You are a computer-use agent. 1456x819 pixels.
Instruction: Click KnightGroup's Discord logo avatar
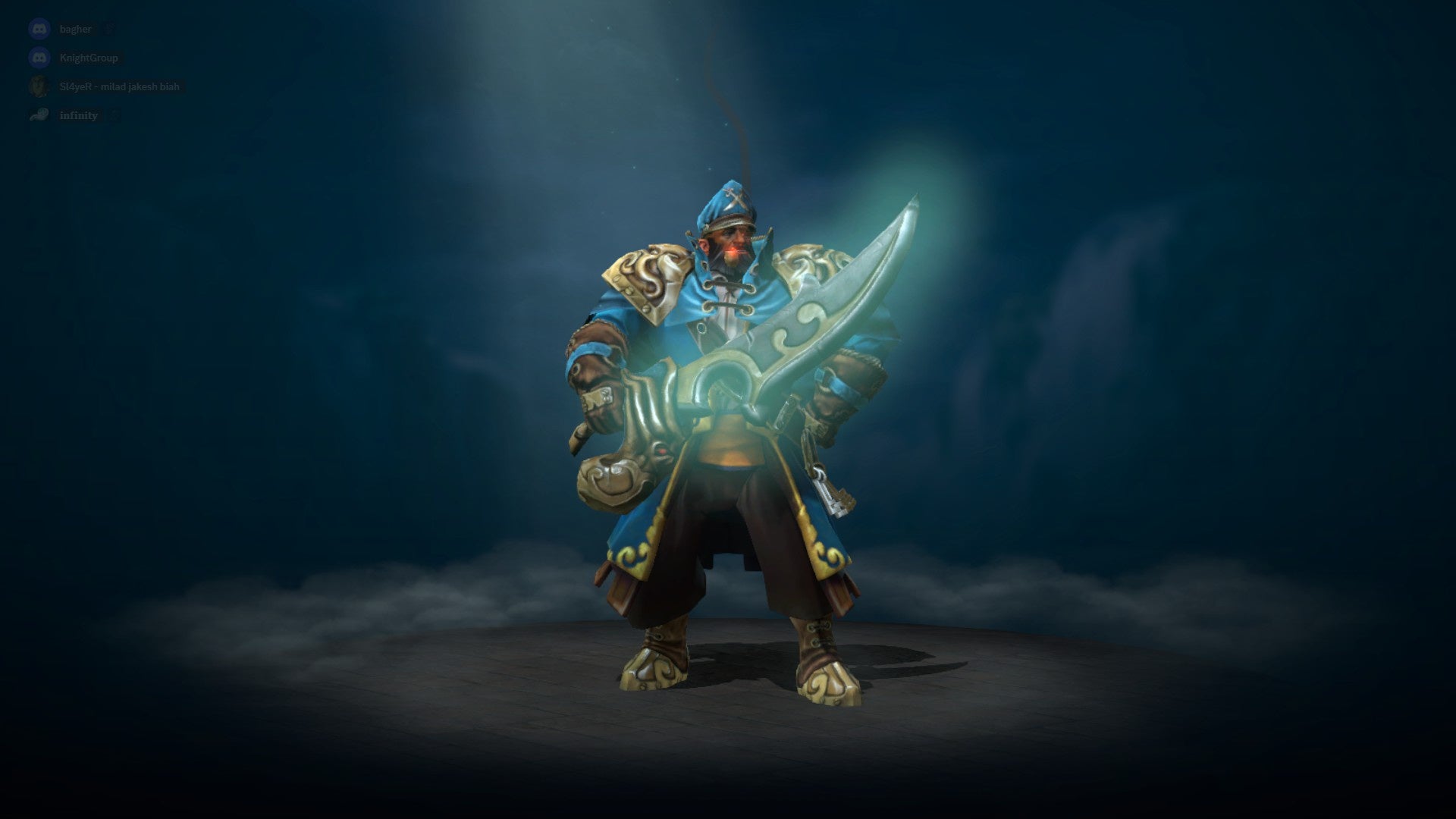click(39, 58)
